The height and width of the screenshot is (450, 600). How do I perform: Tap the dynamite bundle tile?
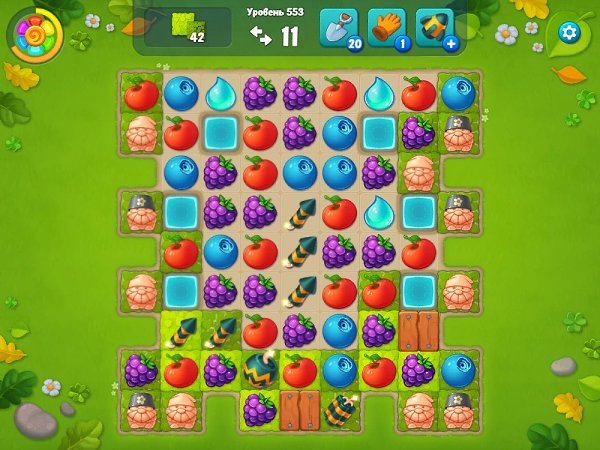tap(339, 409)
